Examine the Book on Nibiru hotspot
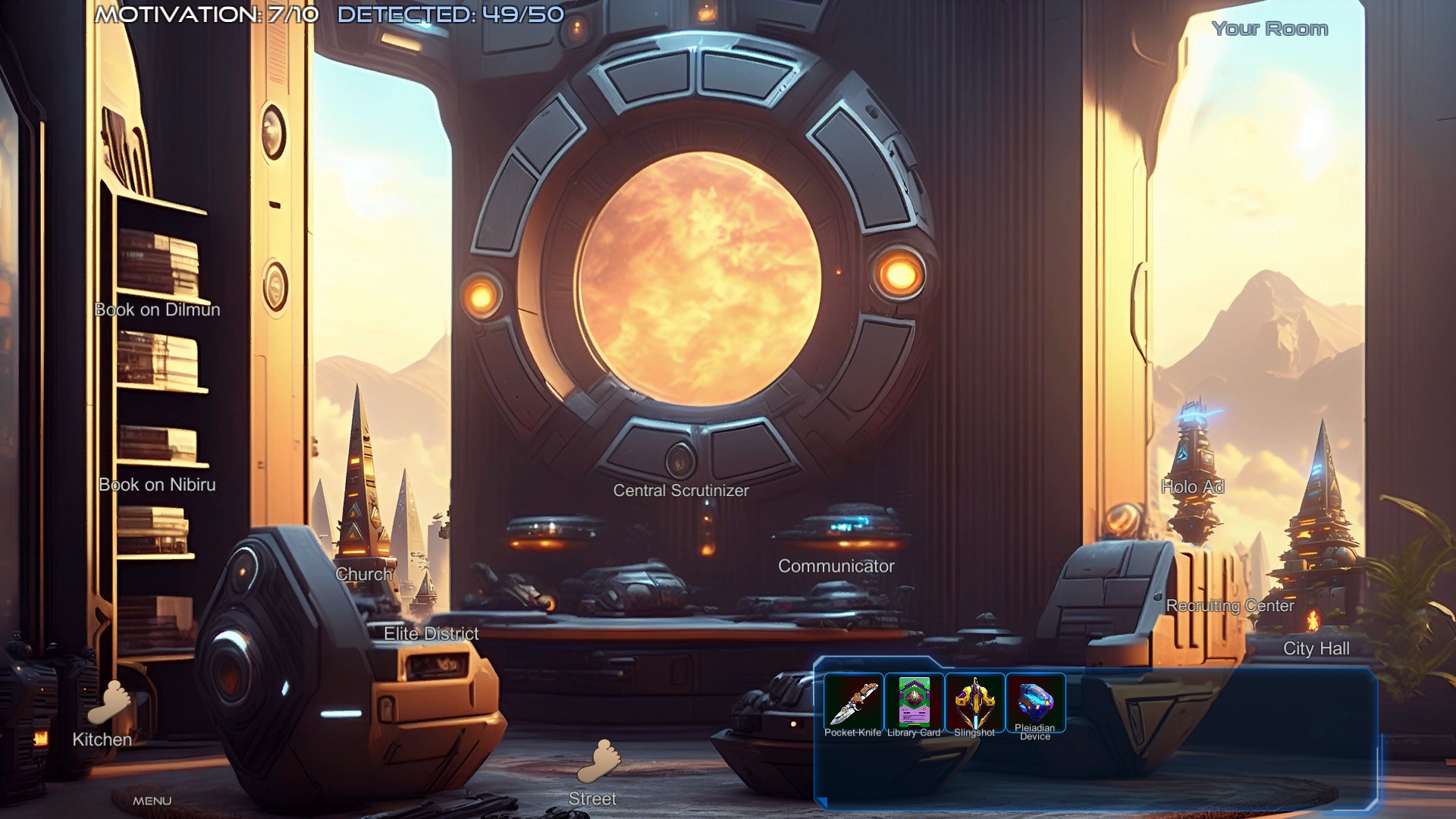The height and width of the screenshot is (819, 1456). click(157, 485)
